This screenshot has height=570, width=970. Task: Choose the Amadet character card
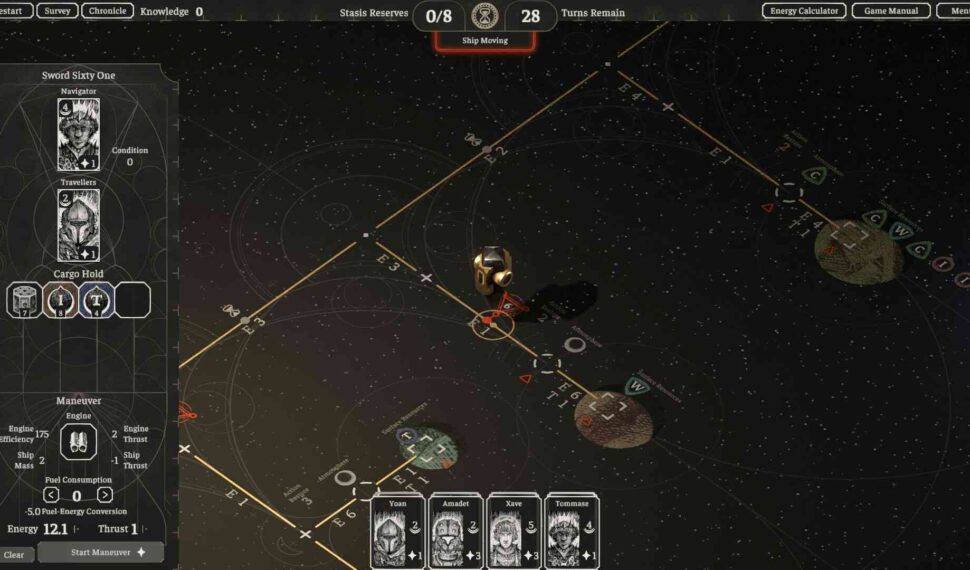456,531
